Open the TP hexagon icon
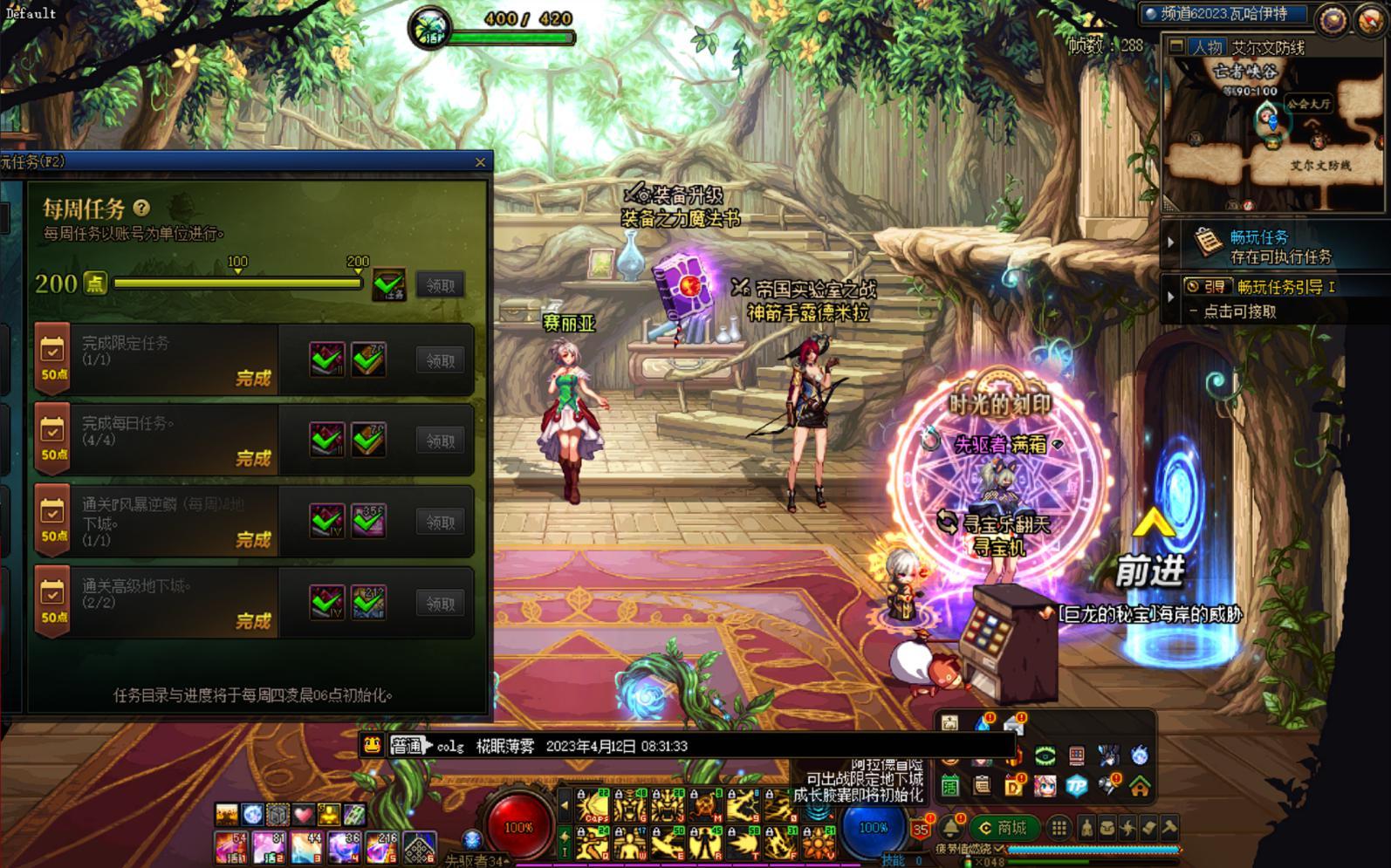The image size is (1391, 868). (1077, 785)
